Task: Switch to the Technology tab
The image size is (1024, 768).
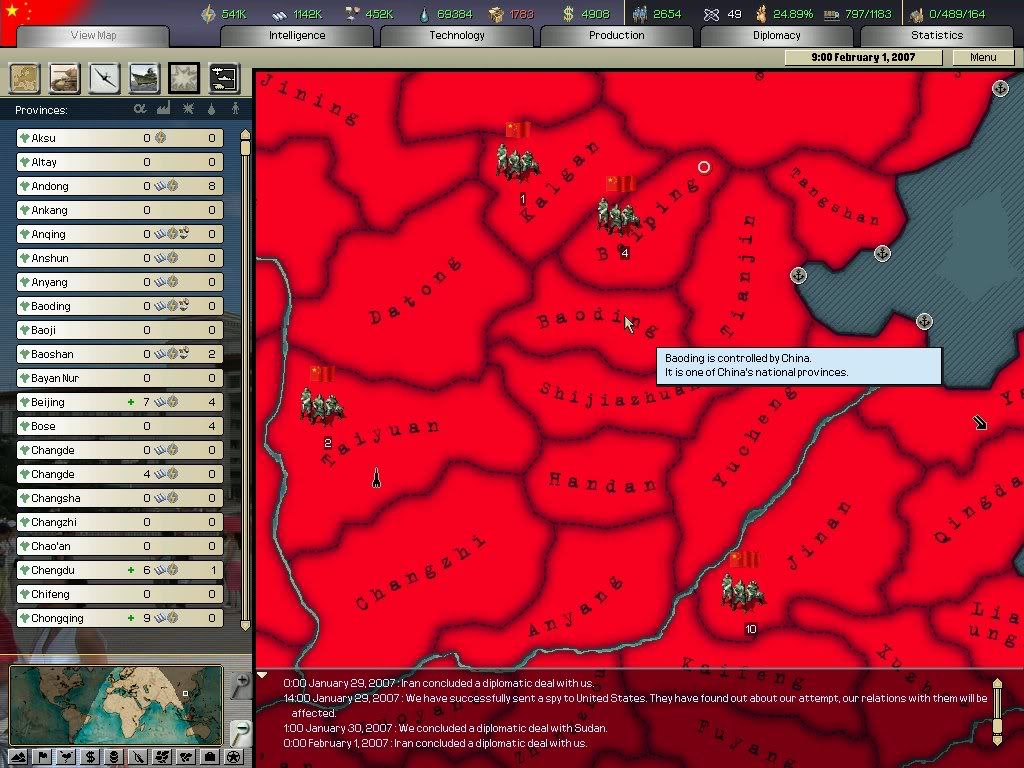Action: pos(457,35)
